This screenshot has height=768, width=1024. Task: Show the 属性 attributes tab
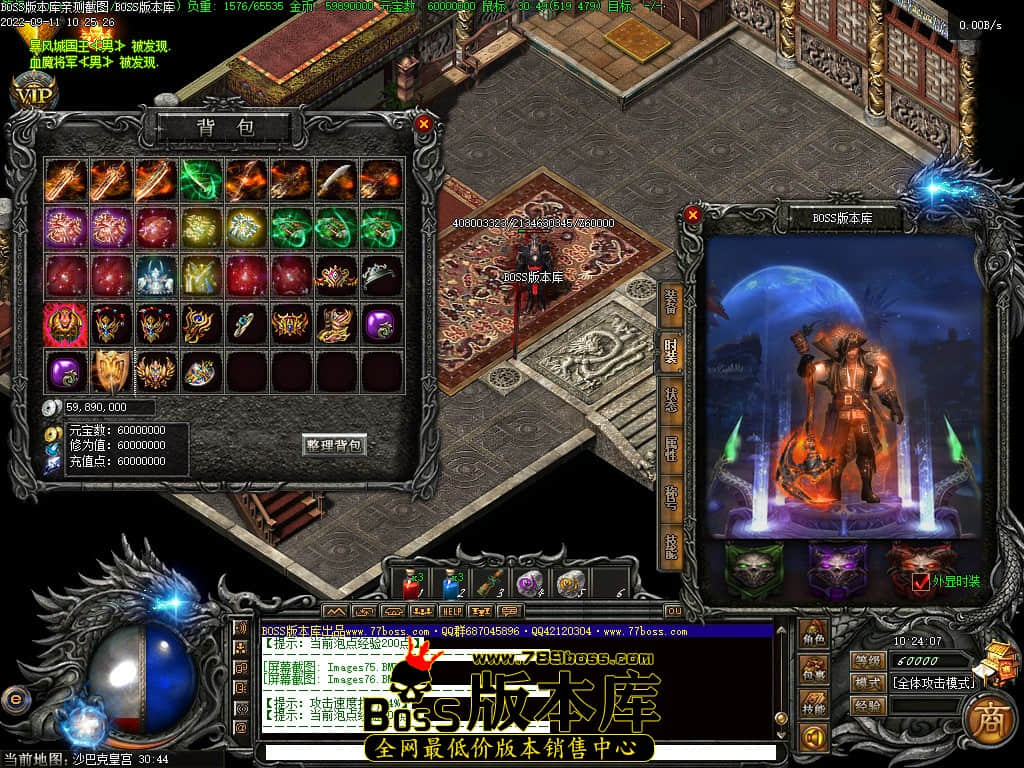[670, 447]
